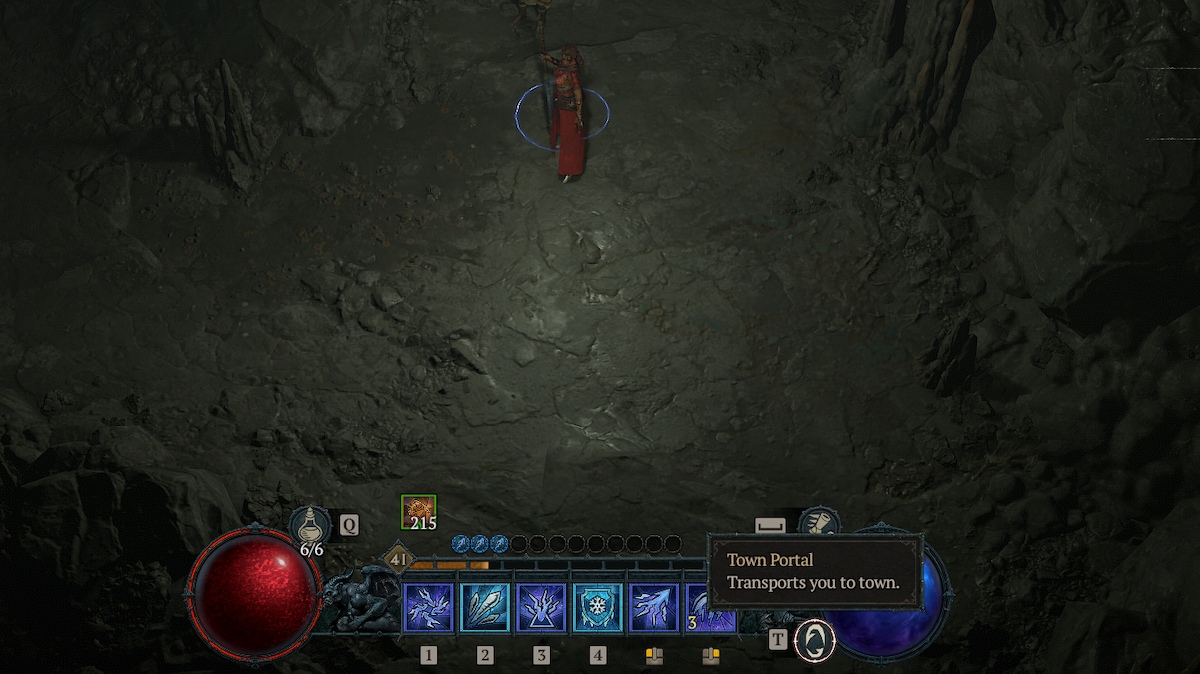Fire the lightning spear skill

(654, 608)
